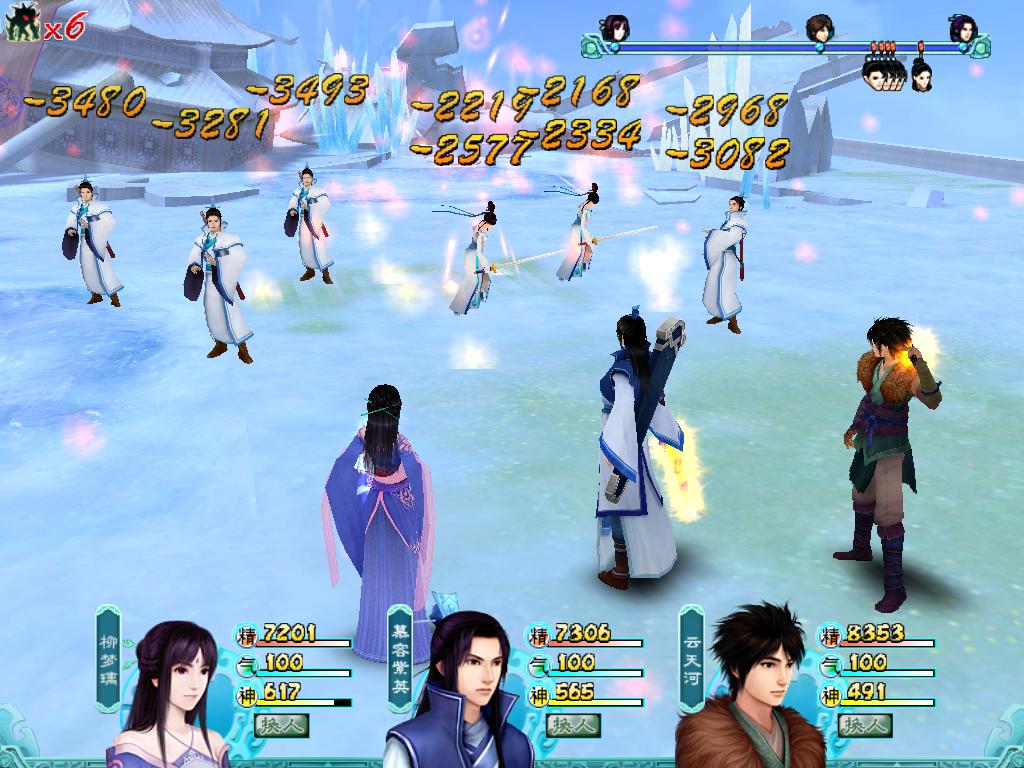Swap out 慕容紫英 with his 换人 button
This screenshot has height=768, width=1024.
coord(573,724)
